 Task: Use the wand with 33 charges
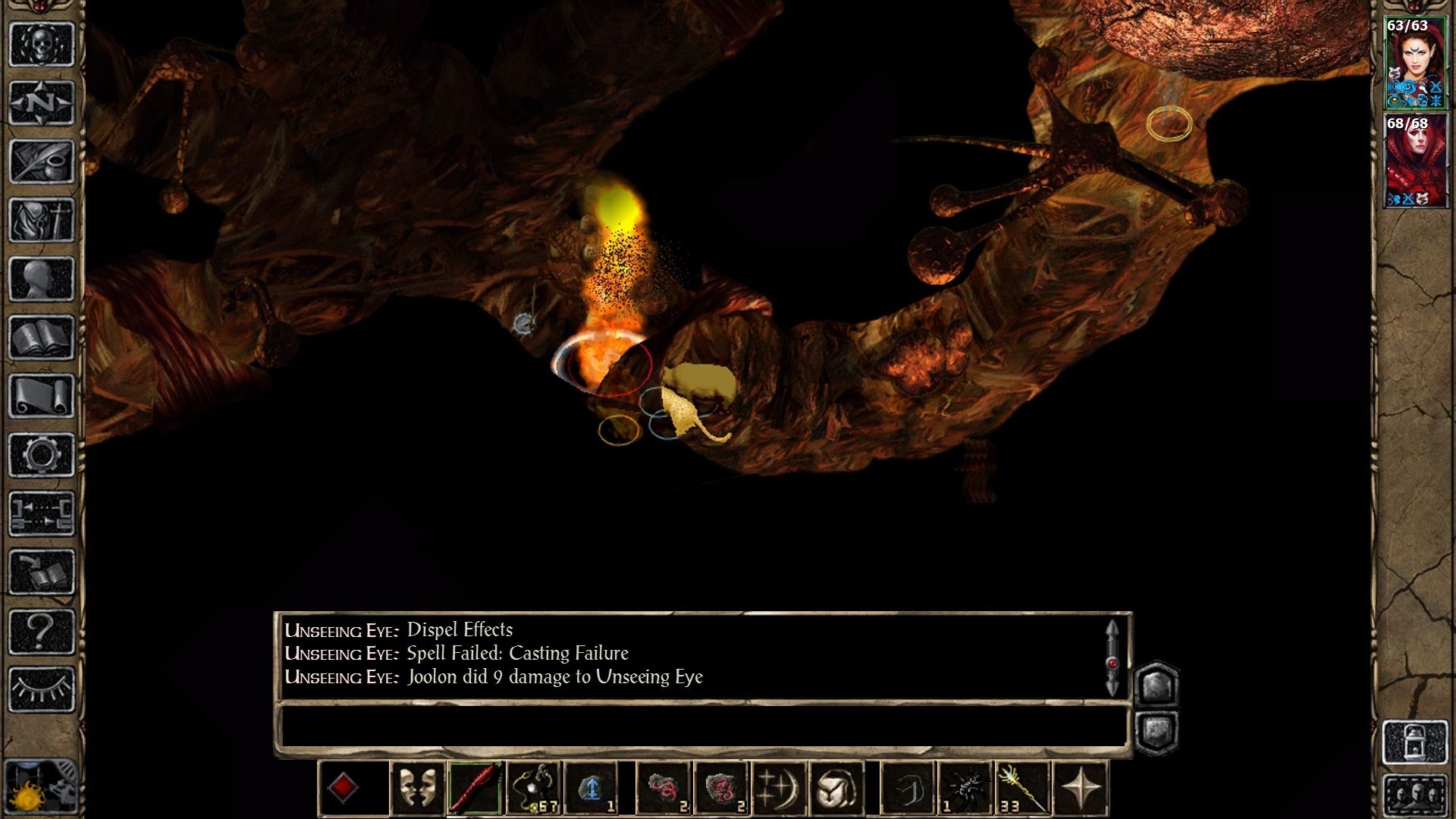[1022, 789]
